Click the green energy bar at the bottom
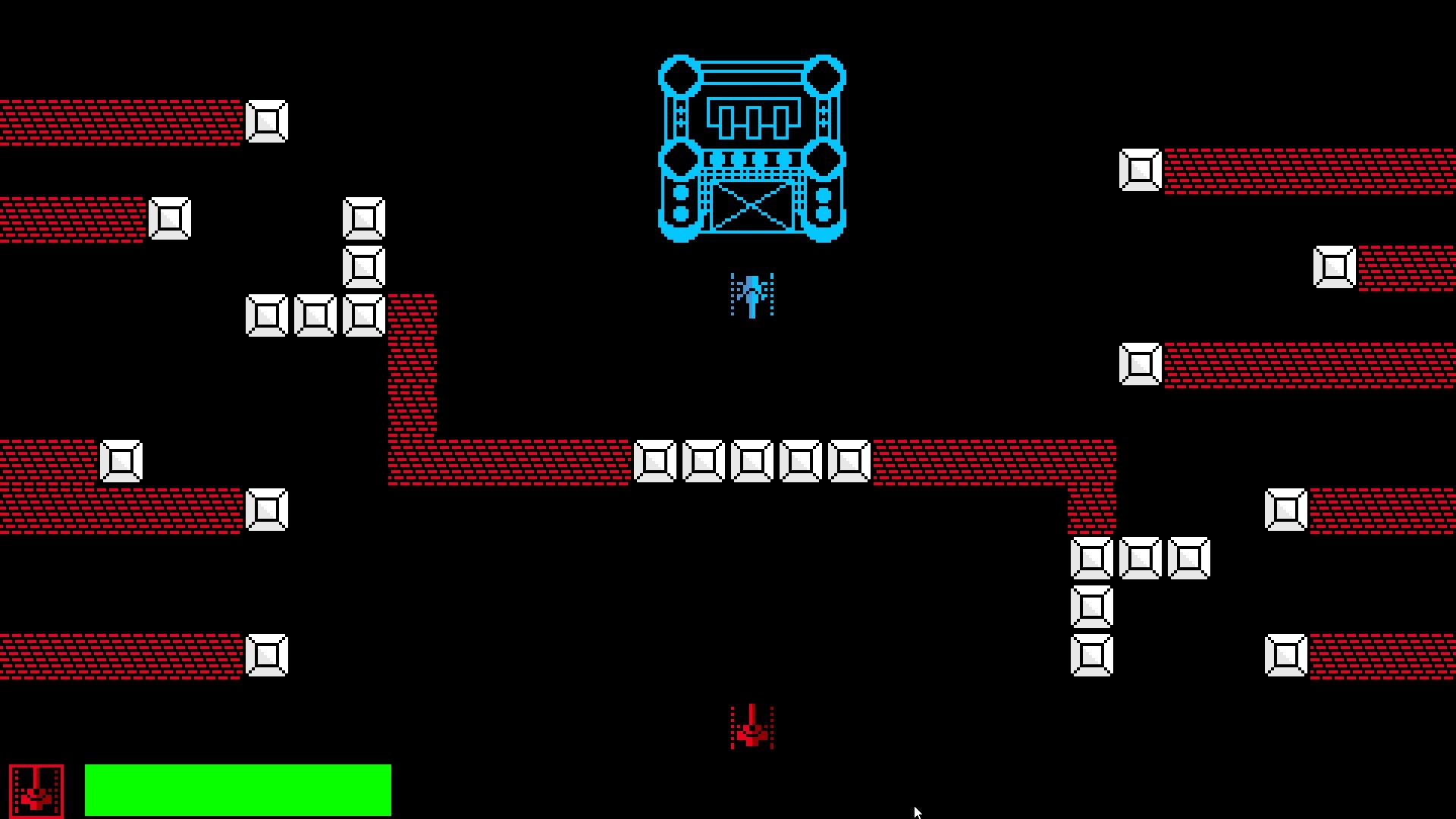This screenshot has width=1456, height=819. pos(239,789)
